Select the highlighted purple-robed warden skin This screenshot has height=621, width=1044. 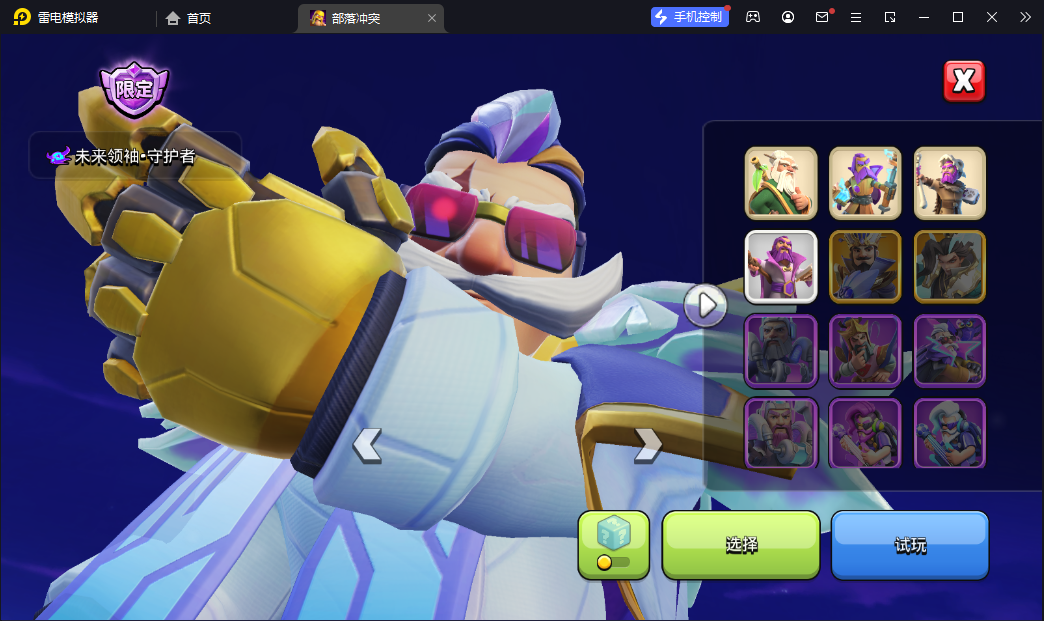tap(781, 267)
